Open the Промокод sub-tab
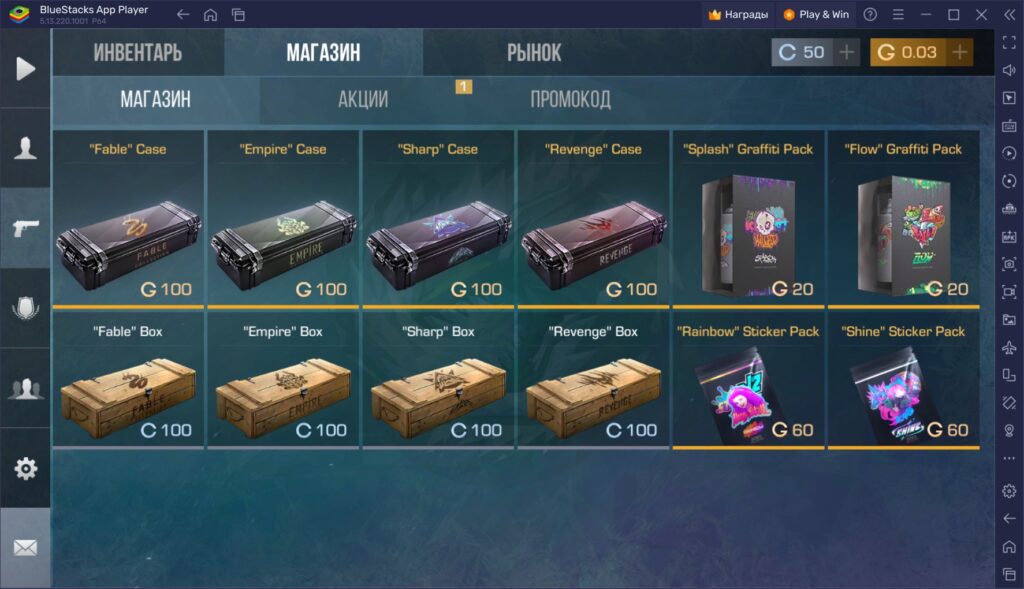Image resolution: width=1024 pixels, height=589 pixels. [570, 100]
